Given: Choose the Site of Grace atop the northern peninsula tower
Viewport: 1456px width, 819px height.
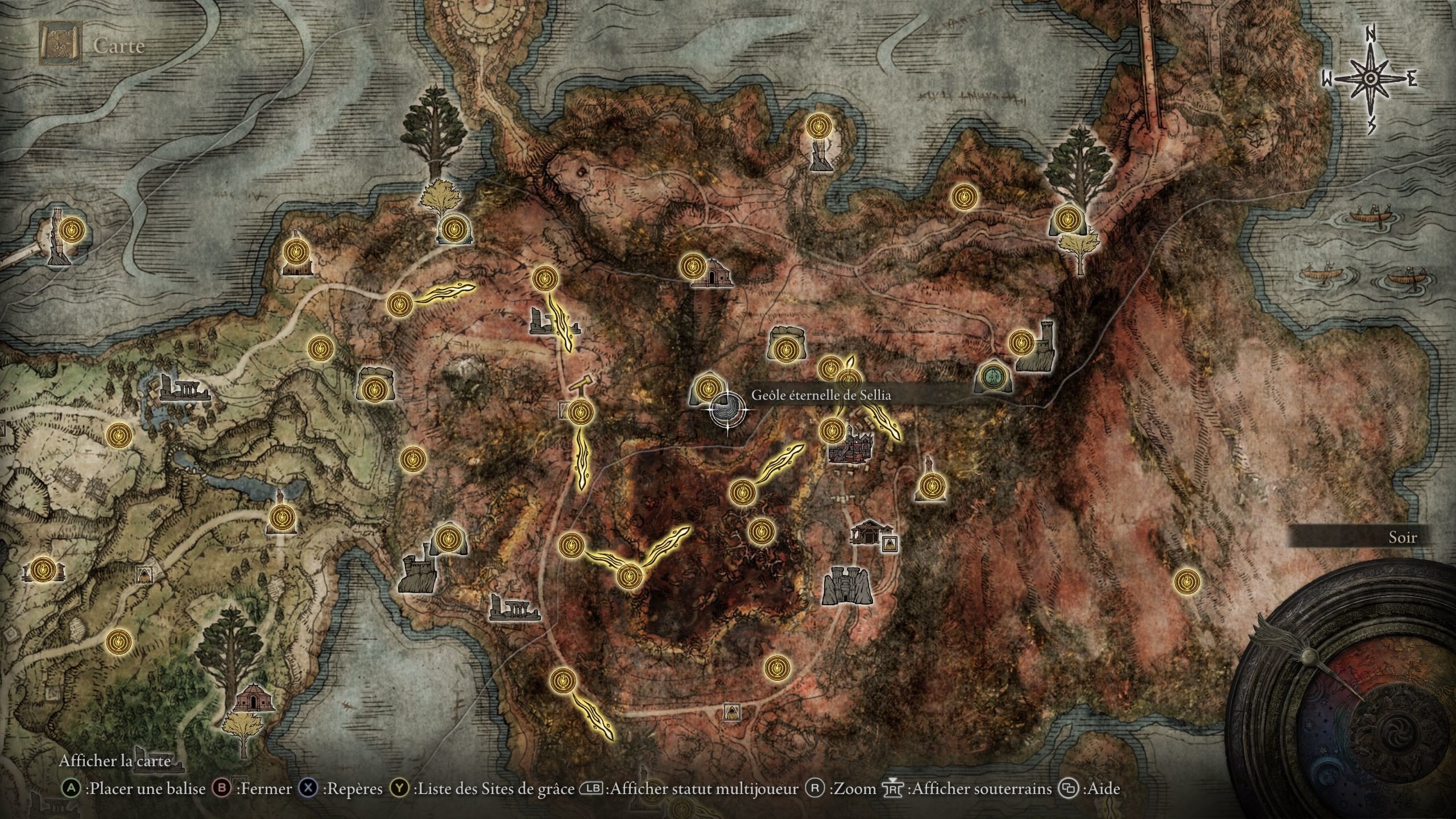Looking at the screenshot, I should tap(818, 126).
